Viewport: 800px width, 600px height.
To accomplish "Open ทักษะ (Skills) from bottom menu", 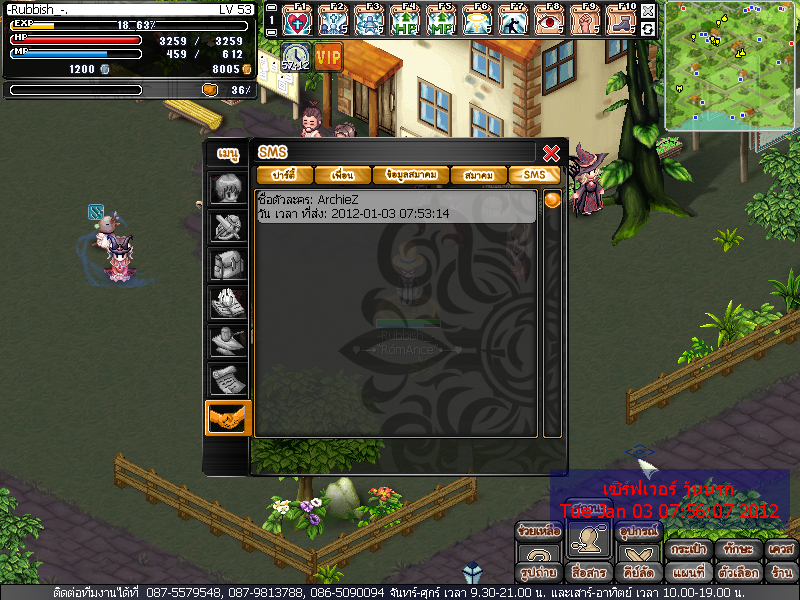I will click(x=740, y=549).
